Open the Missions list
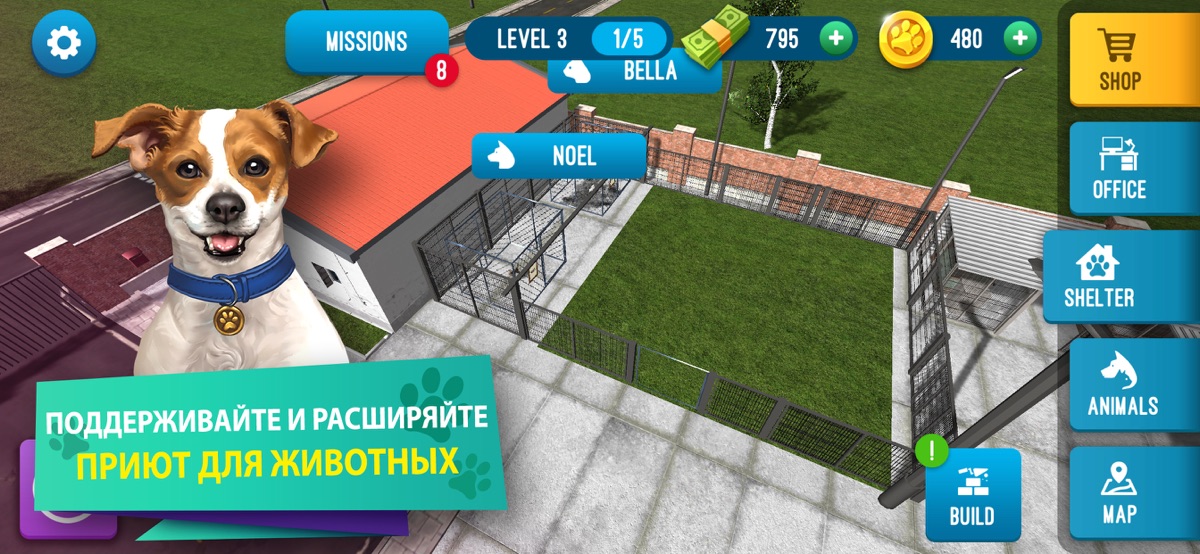The height and width of the screenshot is (554, 1200). click(x=366, y=42)
